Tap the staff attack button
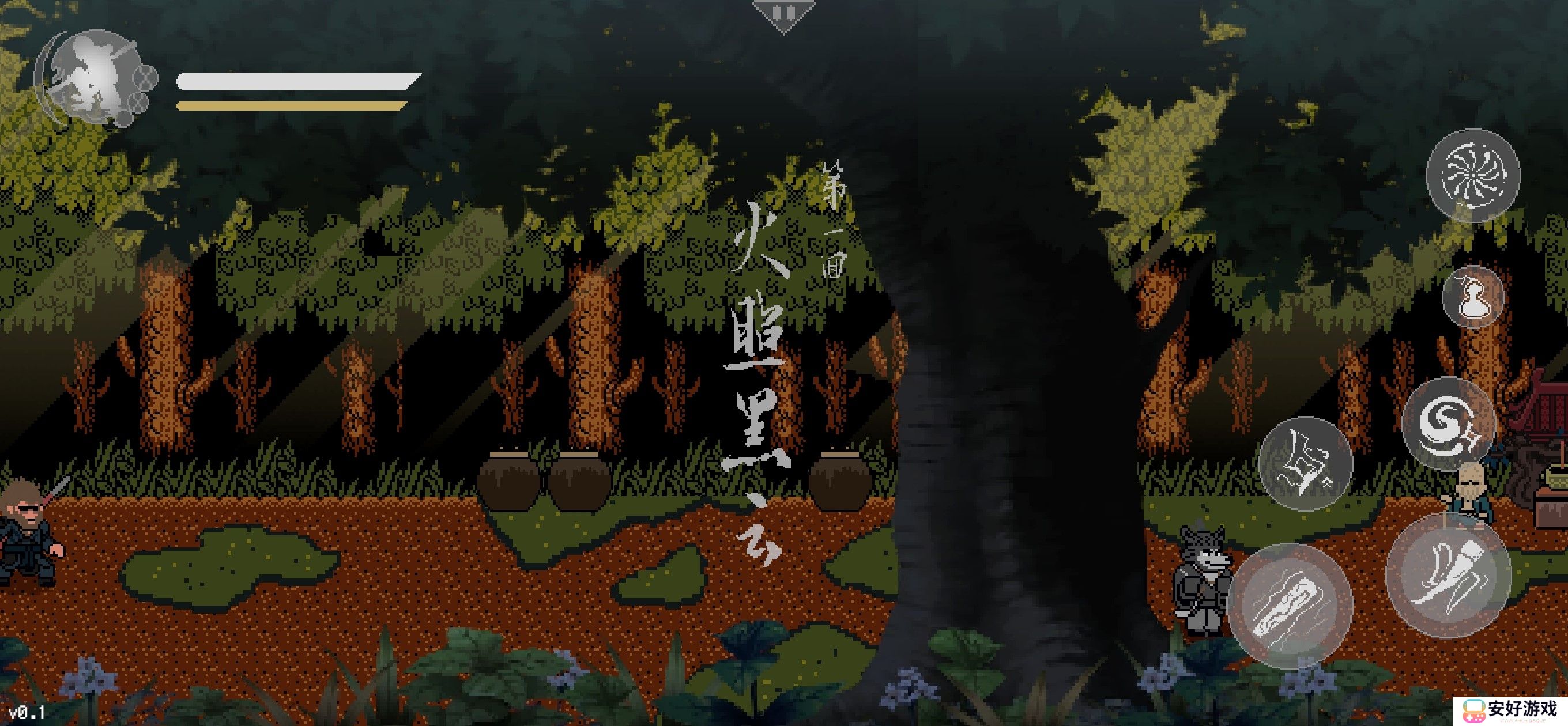The width and height of the screenshot is (1568, 726). pos(1448,574)
